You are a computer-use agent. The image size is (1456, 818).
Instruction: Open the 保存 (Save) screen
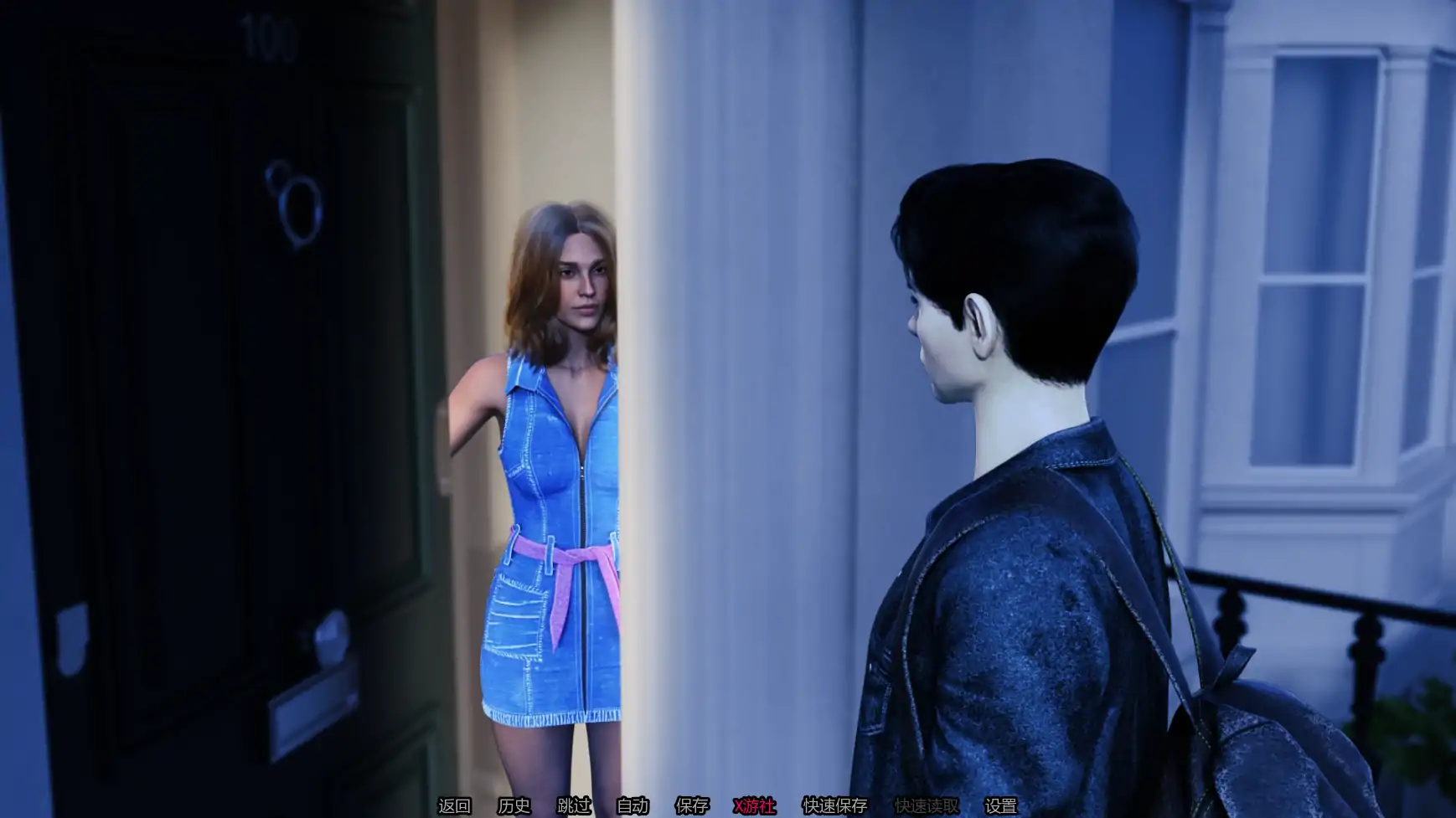(x=692, y=805)
